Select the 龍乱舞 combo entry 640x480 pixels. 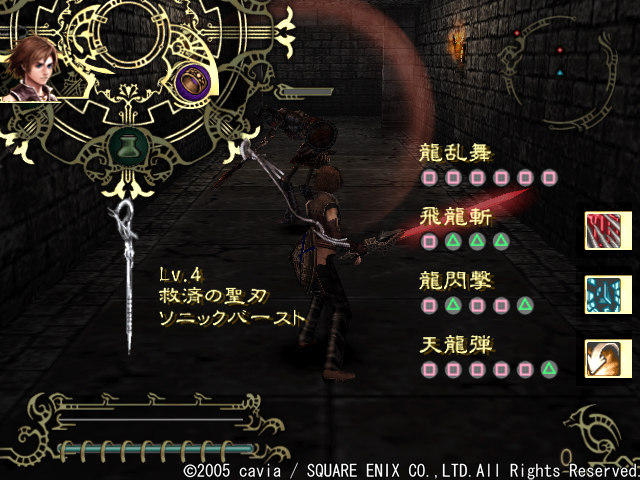click(x=454, y=153)
